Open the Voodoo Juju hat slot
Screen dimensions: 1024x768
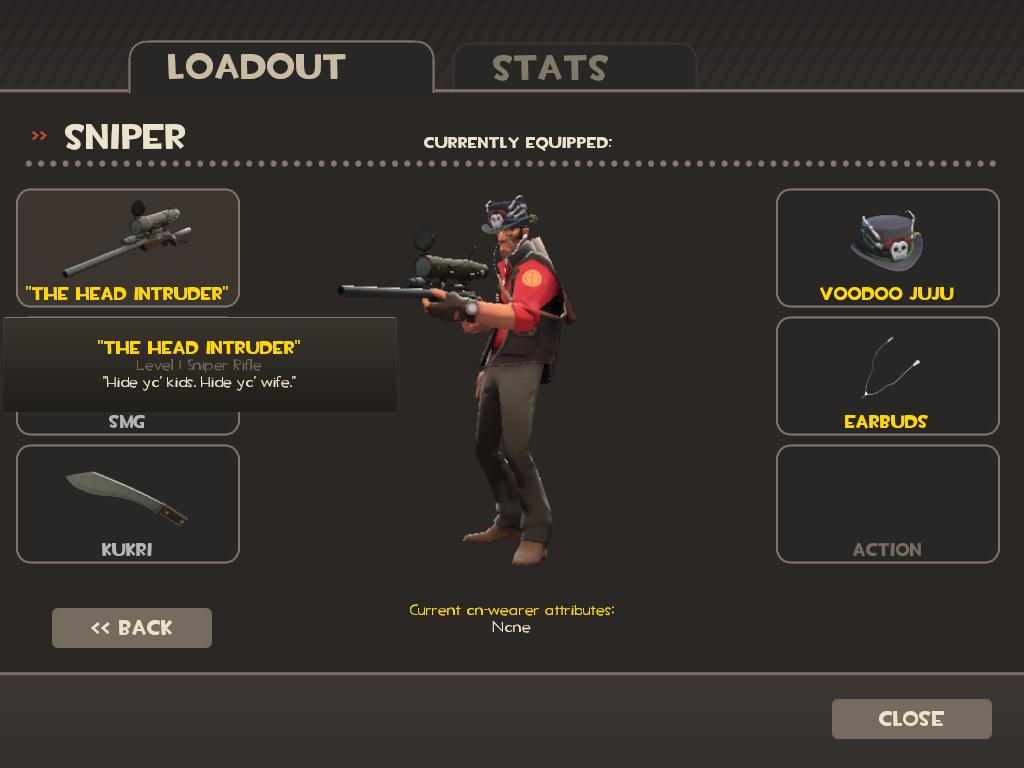(887, 247)
